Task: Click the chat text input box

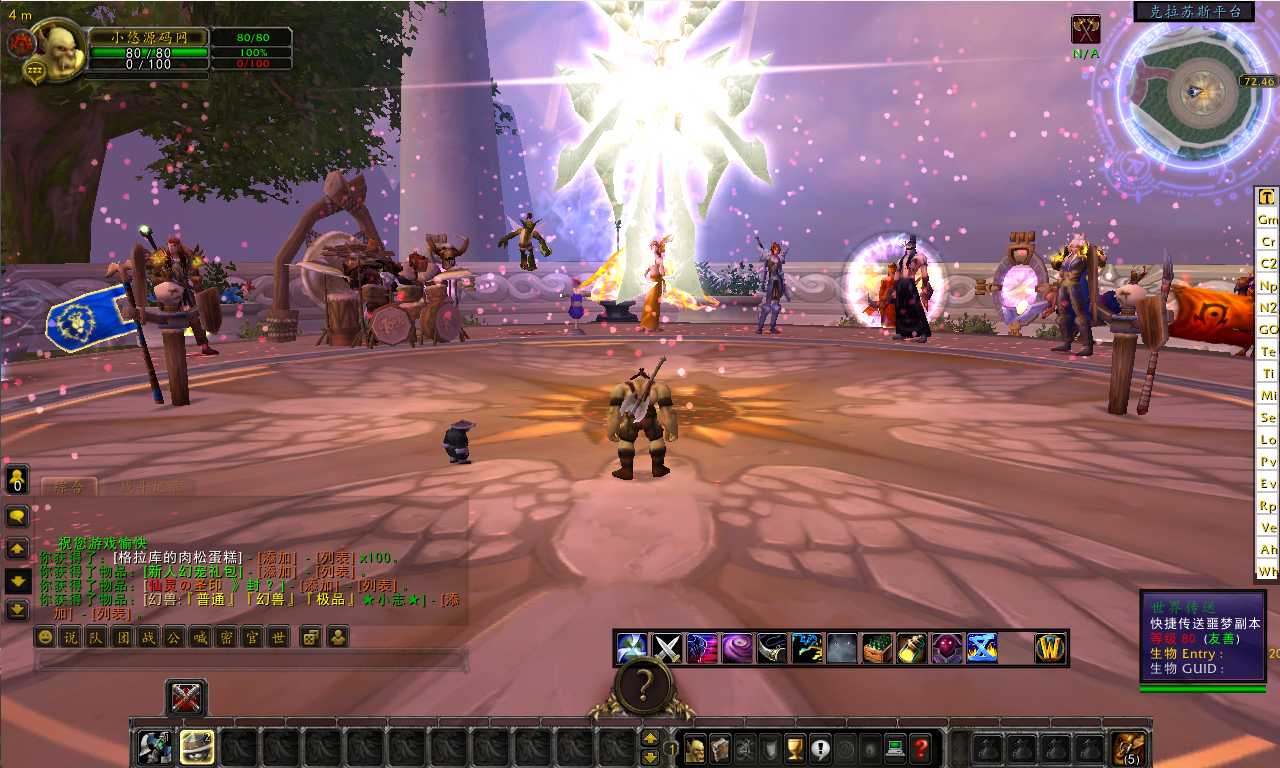Action: 250,660
